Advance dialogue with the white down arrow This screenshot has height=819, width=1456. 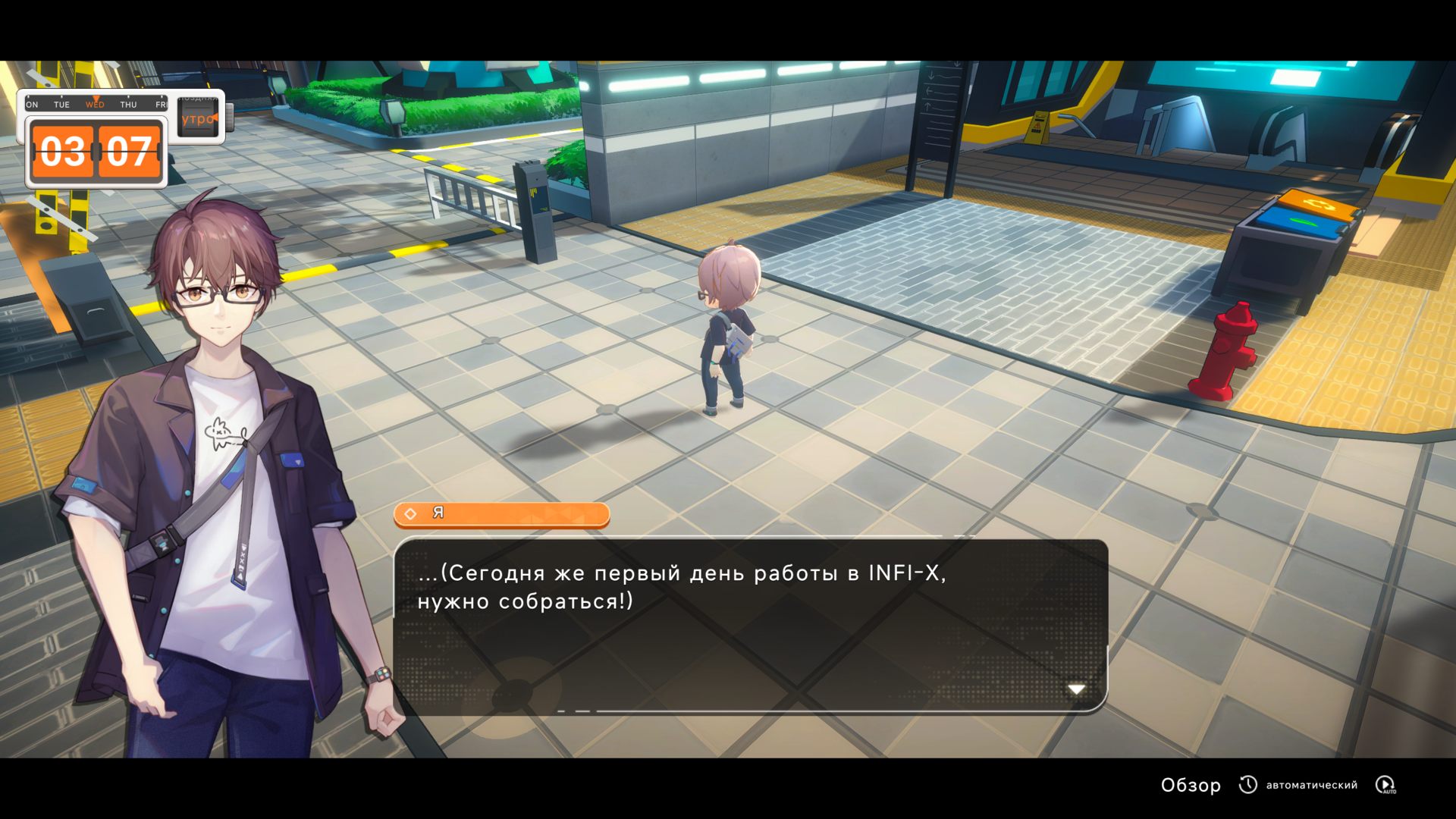tap(1076, 689)
